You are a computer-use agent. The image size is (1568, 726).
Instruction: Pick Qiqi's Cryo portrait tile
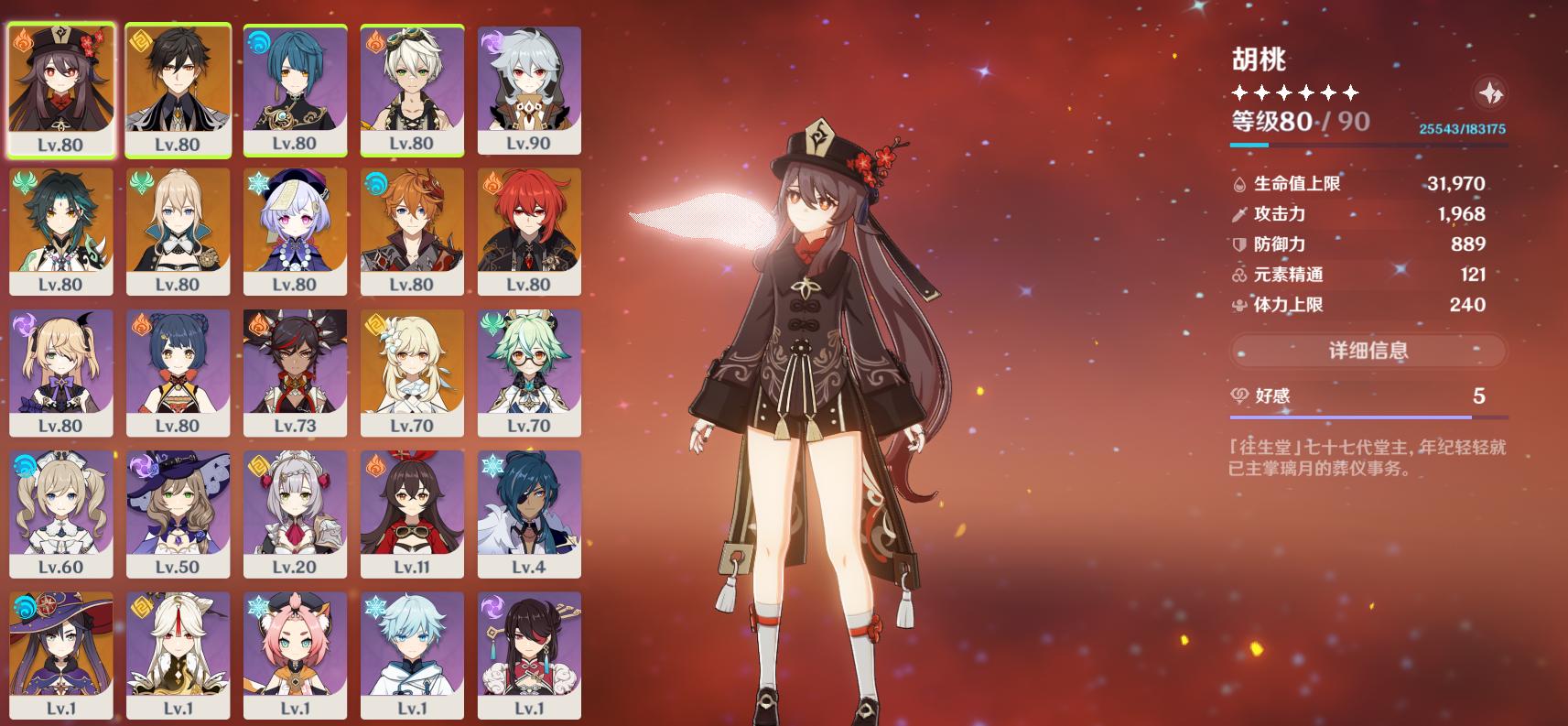[x=295, y=231]
